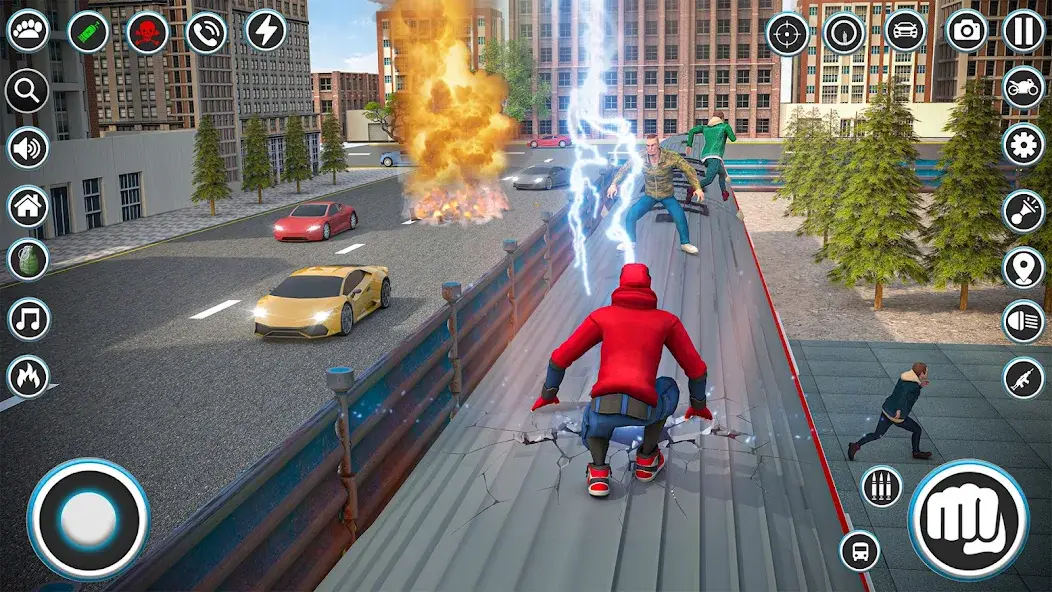The height and width of the screenshot is (592, 1052).
Task: Activate the red skull icon
Action: tap(147, 31)
